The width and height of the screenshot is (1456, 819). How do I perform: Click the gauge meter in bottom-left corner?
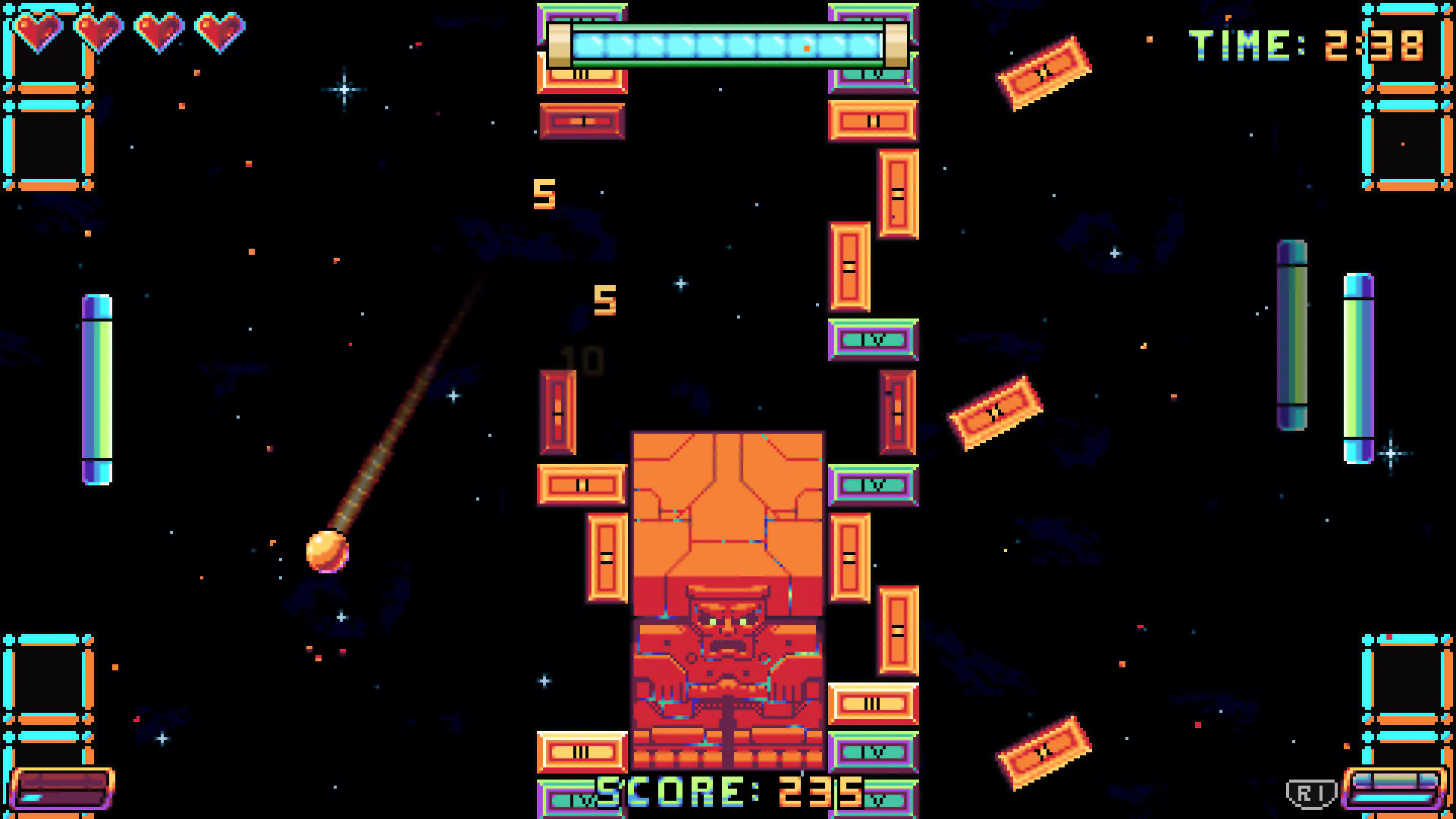(64, 789)
